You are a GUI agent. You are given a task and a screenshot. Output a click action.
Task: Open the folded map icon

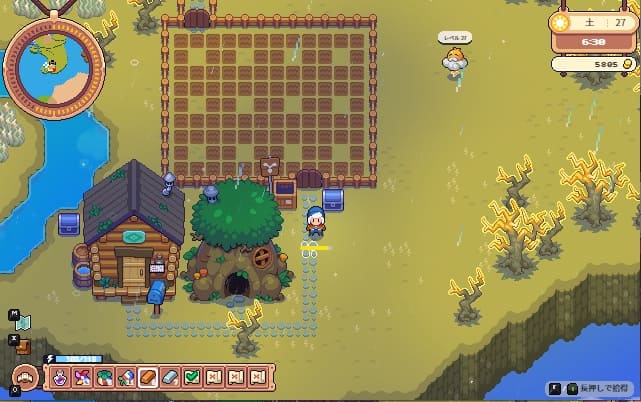(x=24, y=322)
